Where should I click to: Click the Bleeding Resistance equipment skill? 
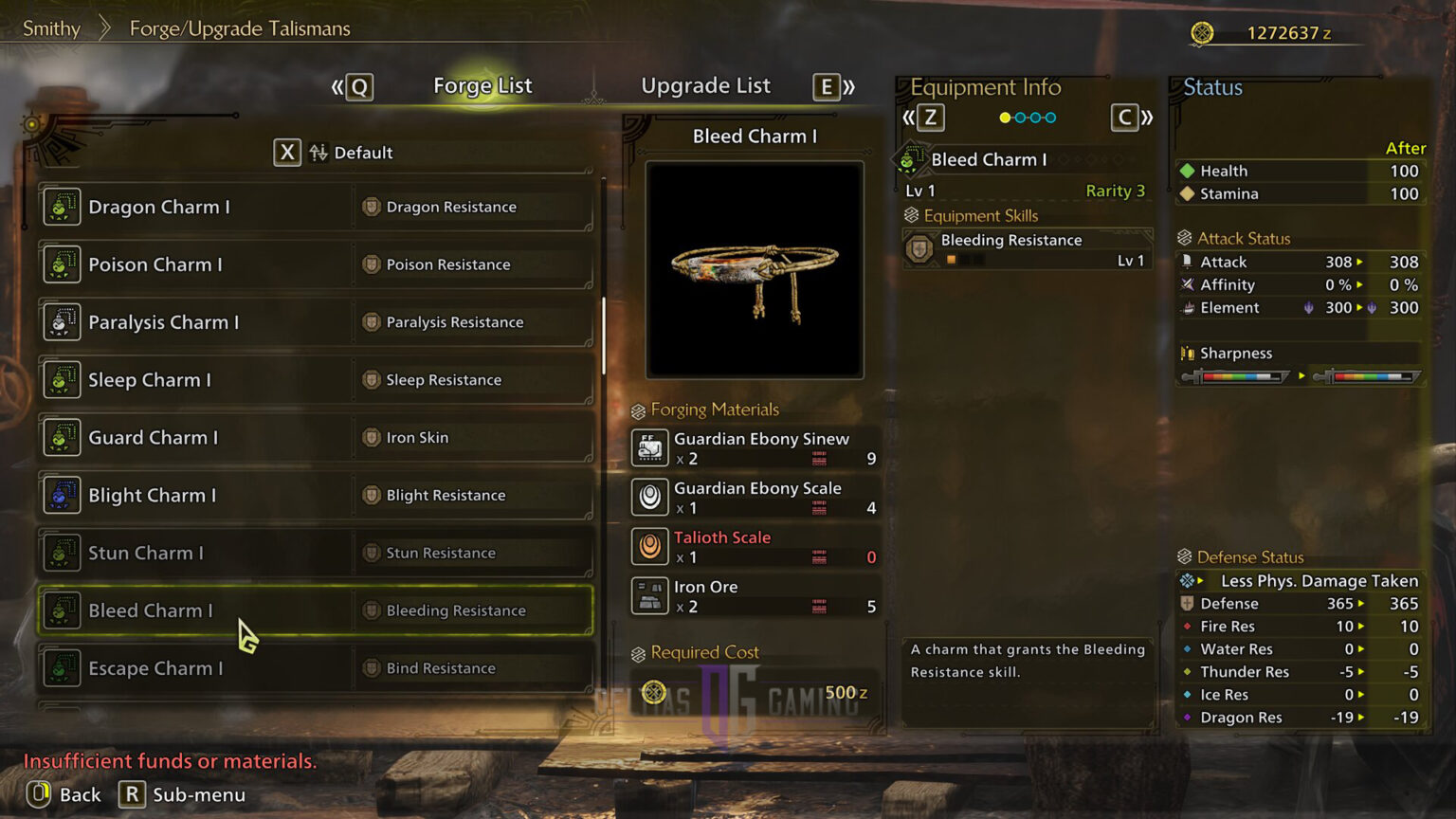click(x=1028, y=249)
